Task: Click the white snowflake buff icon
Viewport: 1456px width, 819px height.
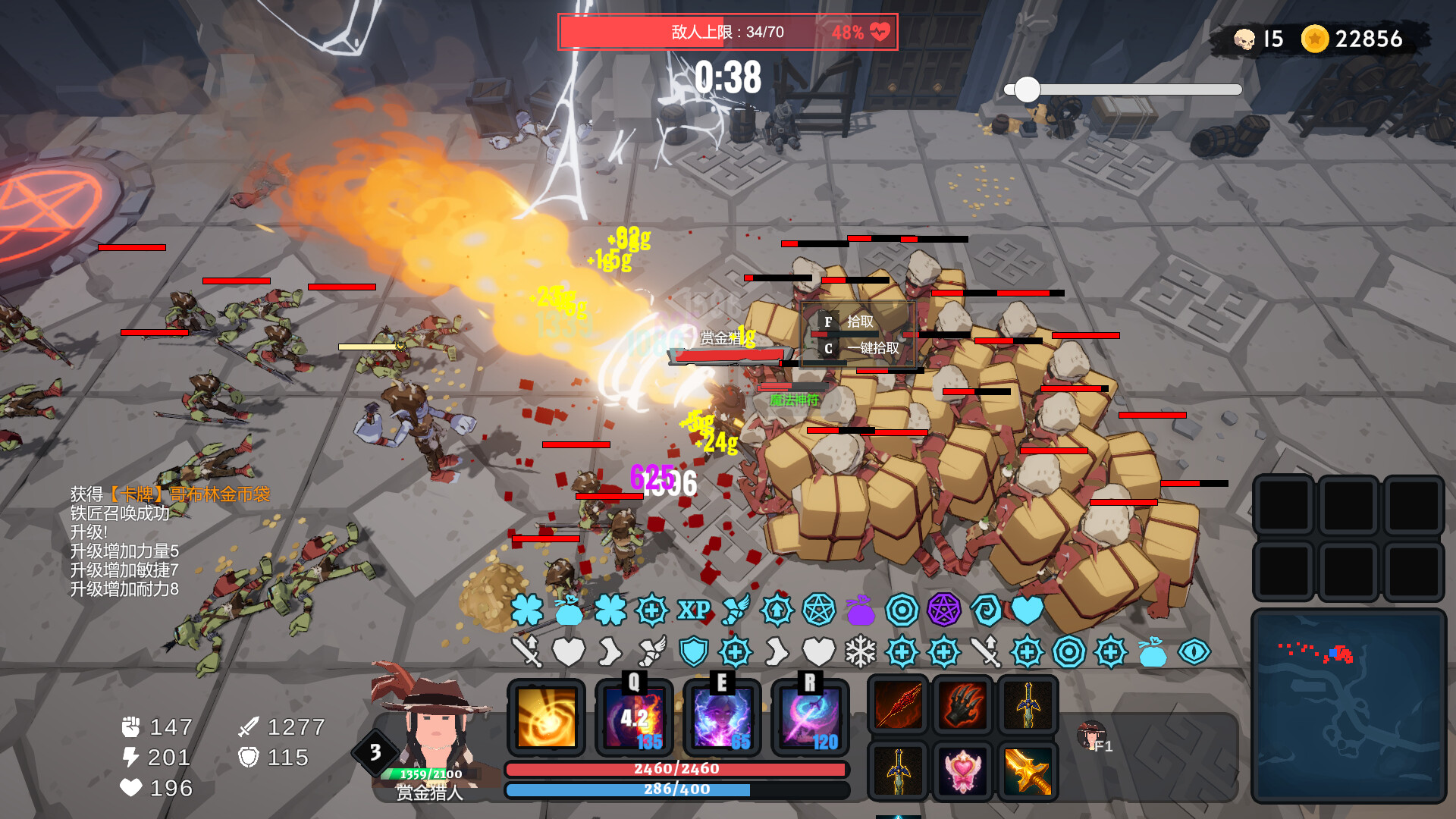Action: 861,652
